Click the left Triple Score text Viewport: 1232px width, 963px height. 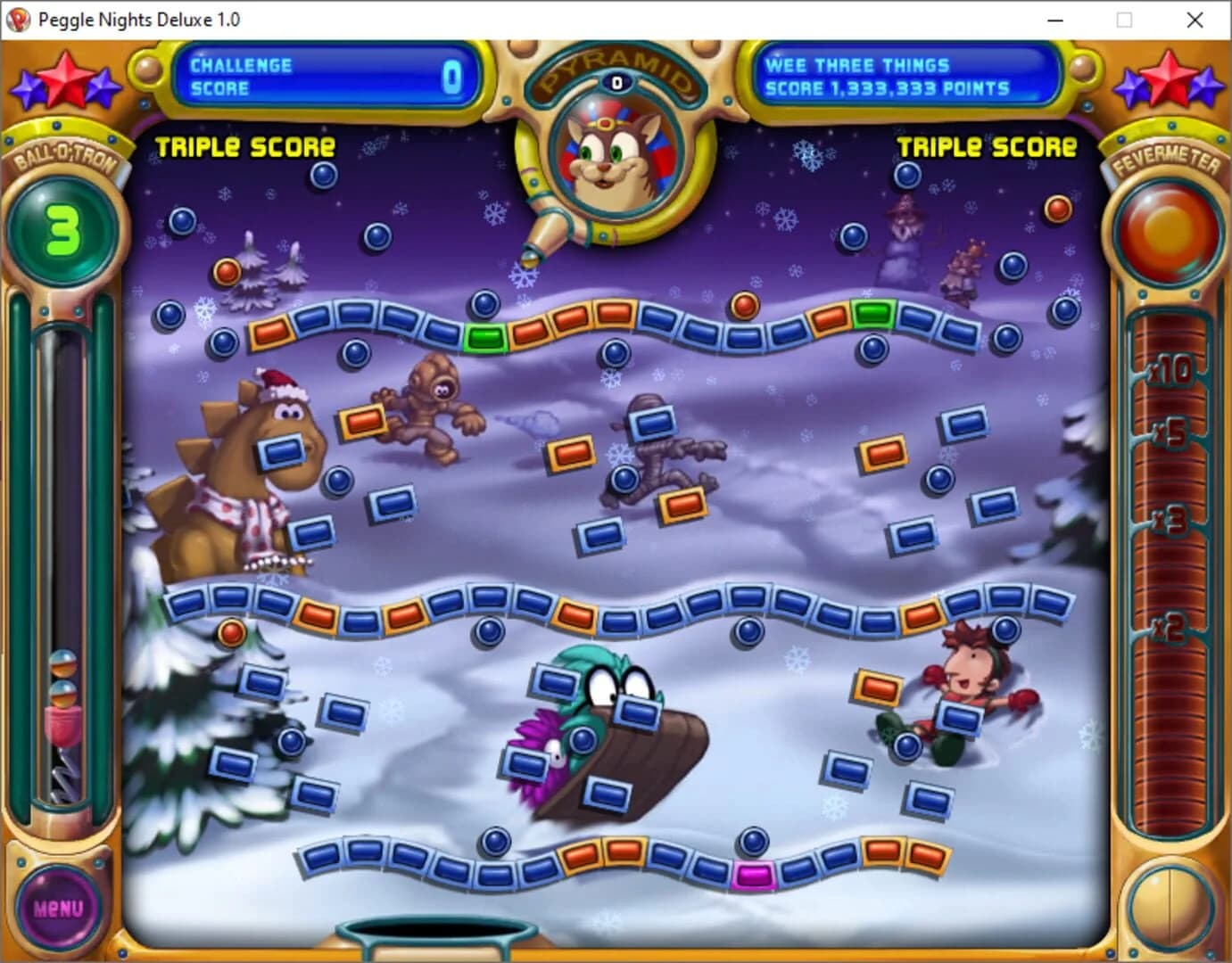[245, 146]
